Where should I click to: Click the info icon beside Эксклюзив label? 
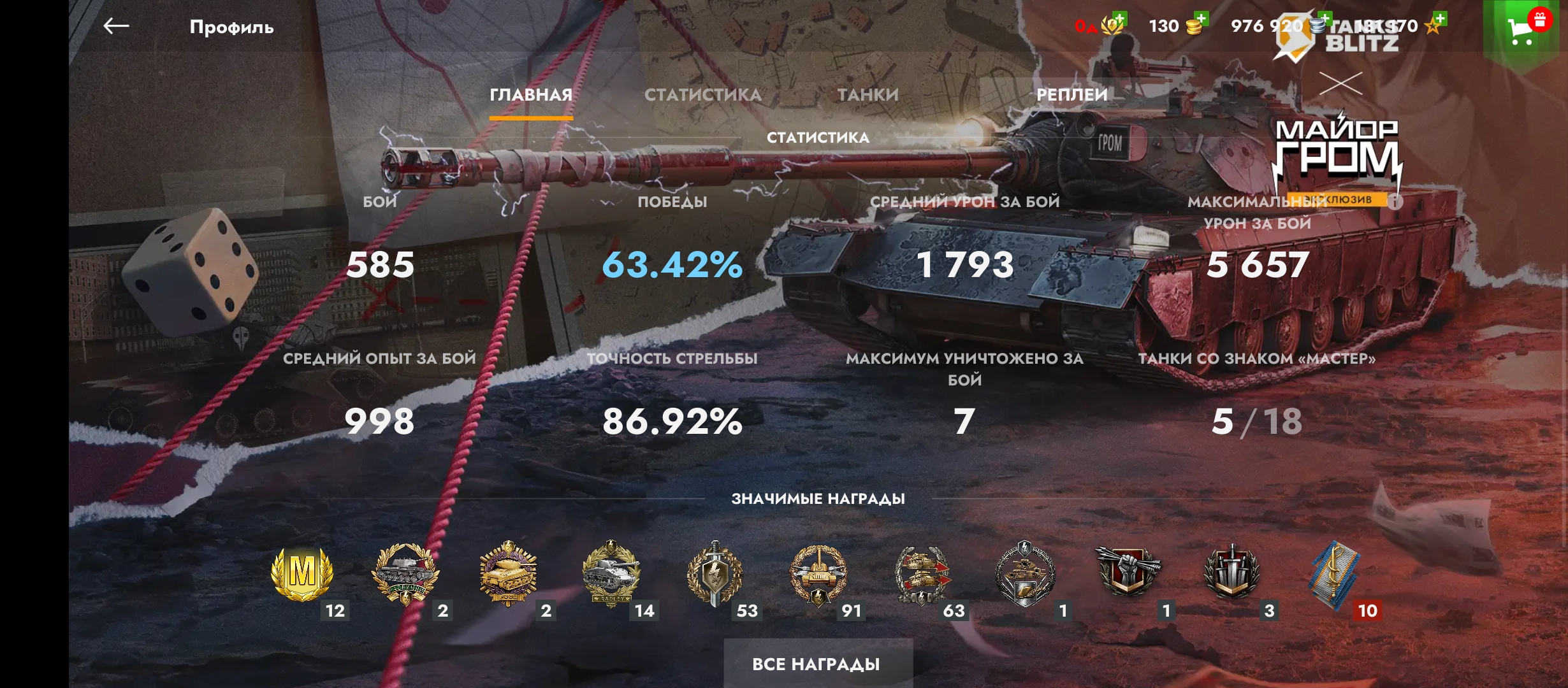pyautogui.click(x=1394, y=202)
